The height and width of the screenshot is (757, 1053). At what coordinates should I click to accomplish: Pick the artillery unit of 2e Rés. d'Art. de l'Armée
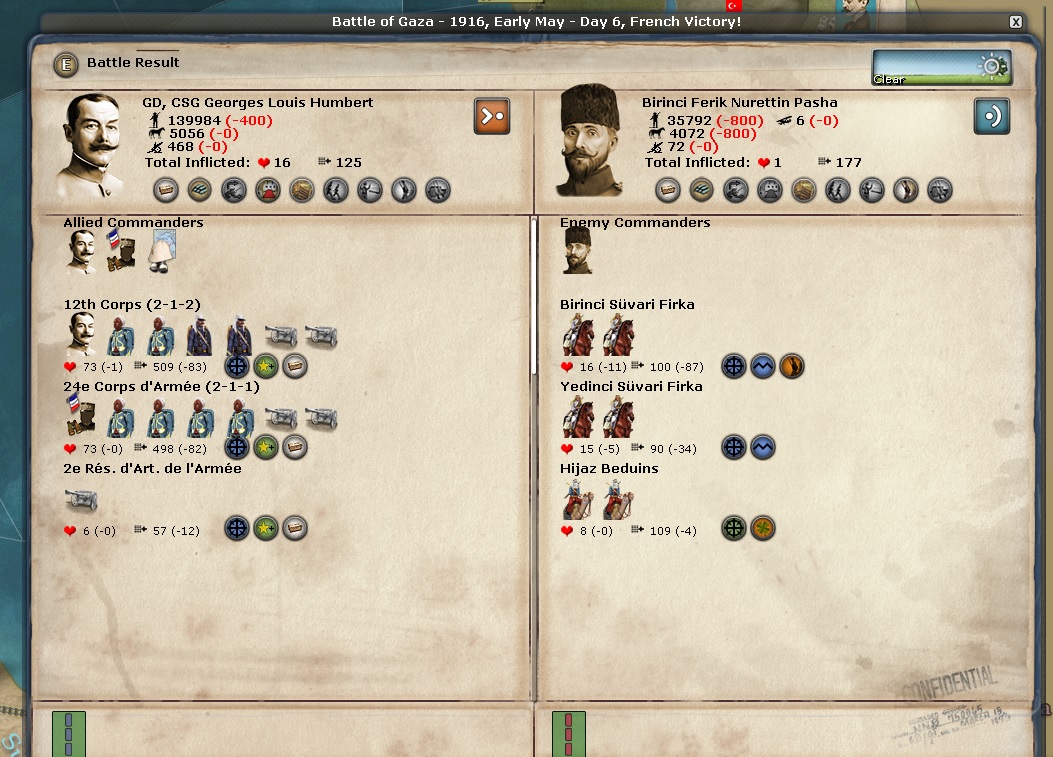point(81,499)
